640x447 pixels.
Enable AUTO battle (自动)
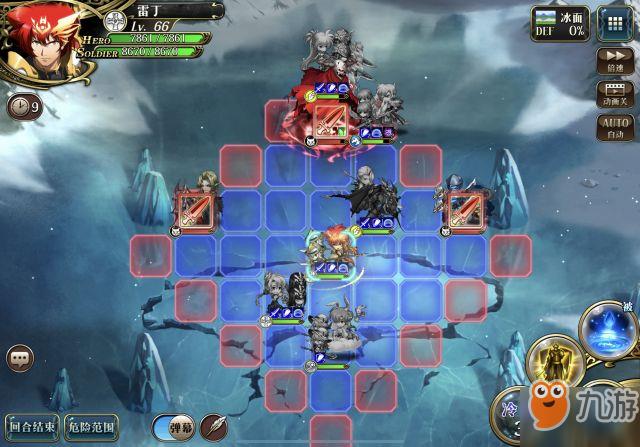[612, 126]
